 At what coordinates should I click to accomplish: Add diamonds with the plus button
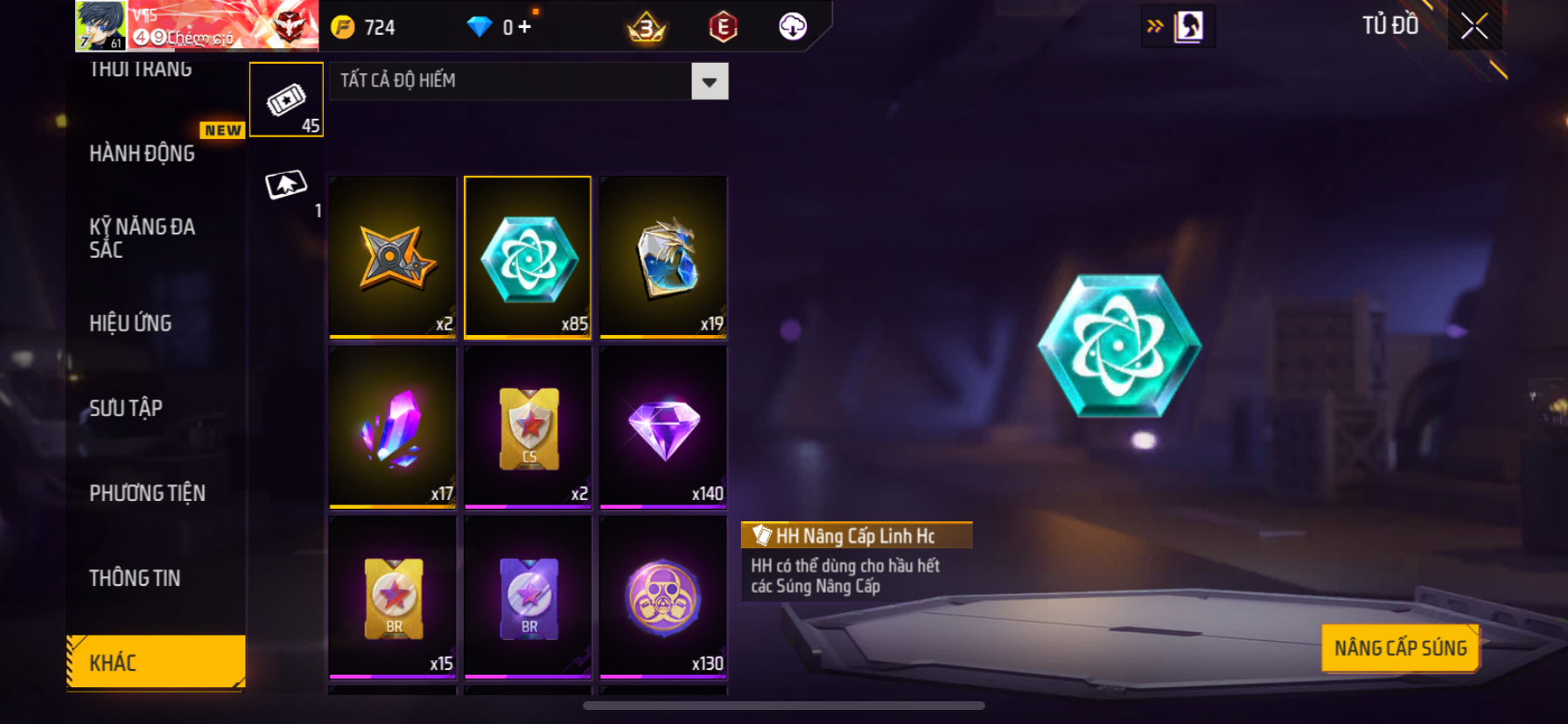coord(524,27)
